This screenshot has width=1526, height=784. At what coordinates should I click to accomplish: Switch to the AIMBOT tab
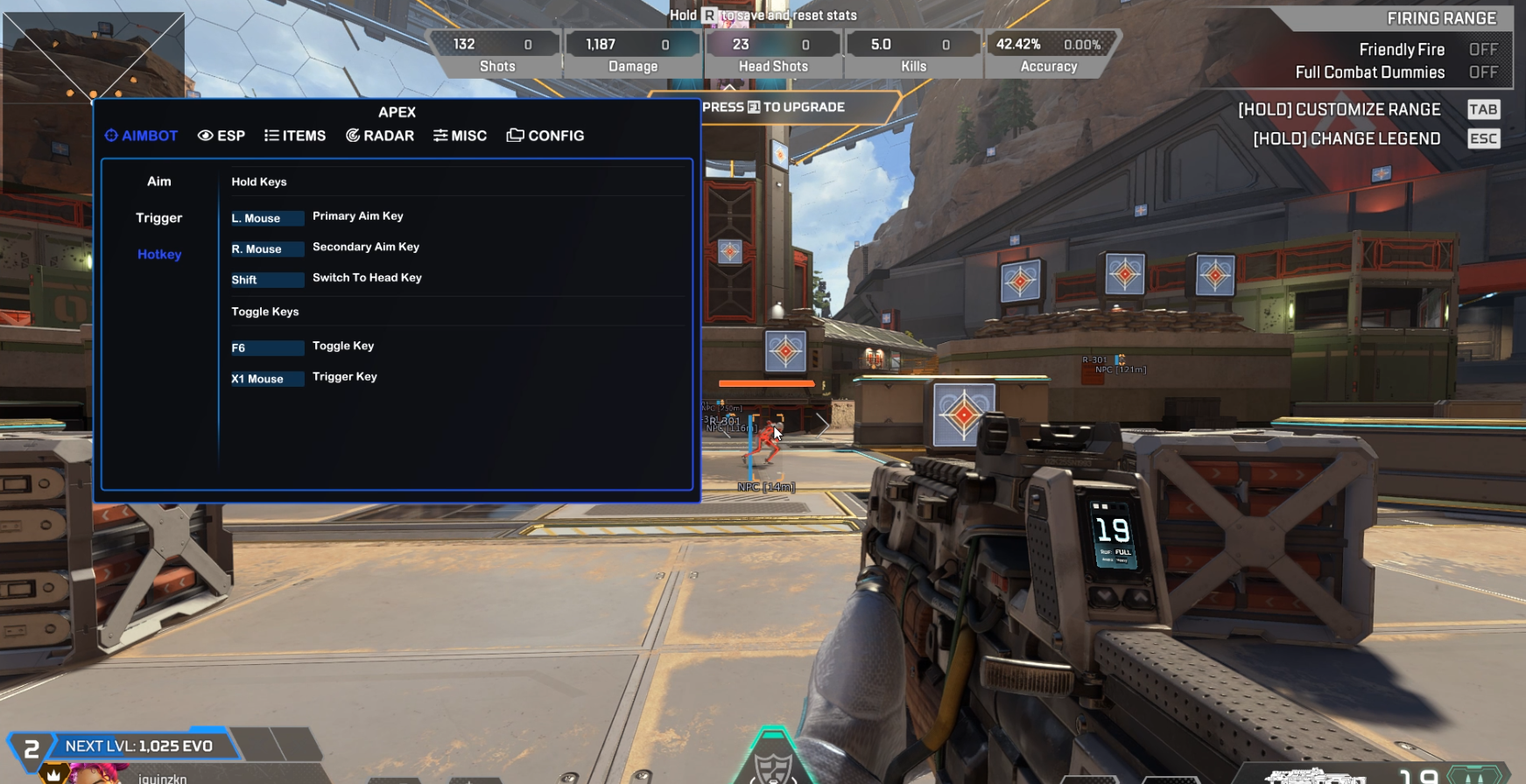tap(142, 136)
